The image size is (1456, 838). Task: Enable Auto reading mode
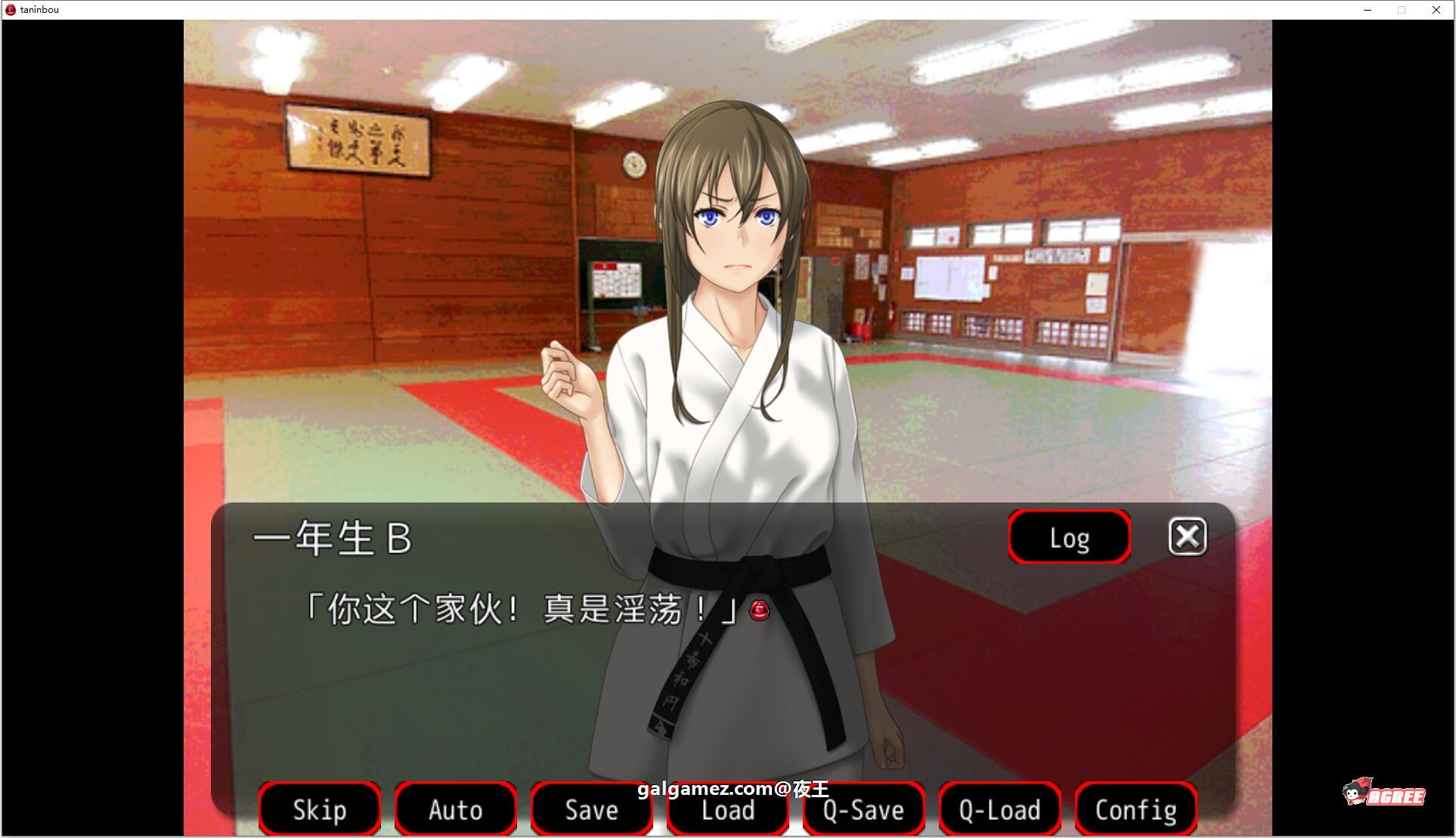(455, 809)
